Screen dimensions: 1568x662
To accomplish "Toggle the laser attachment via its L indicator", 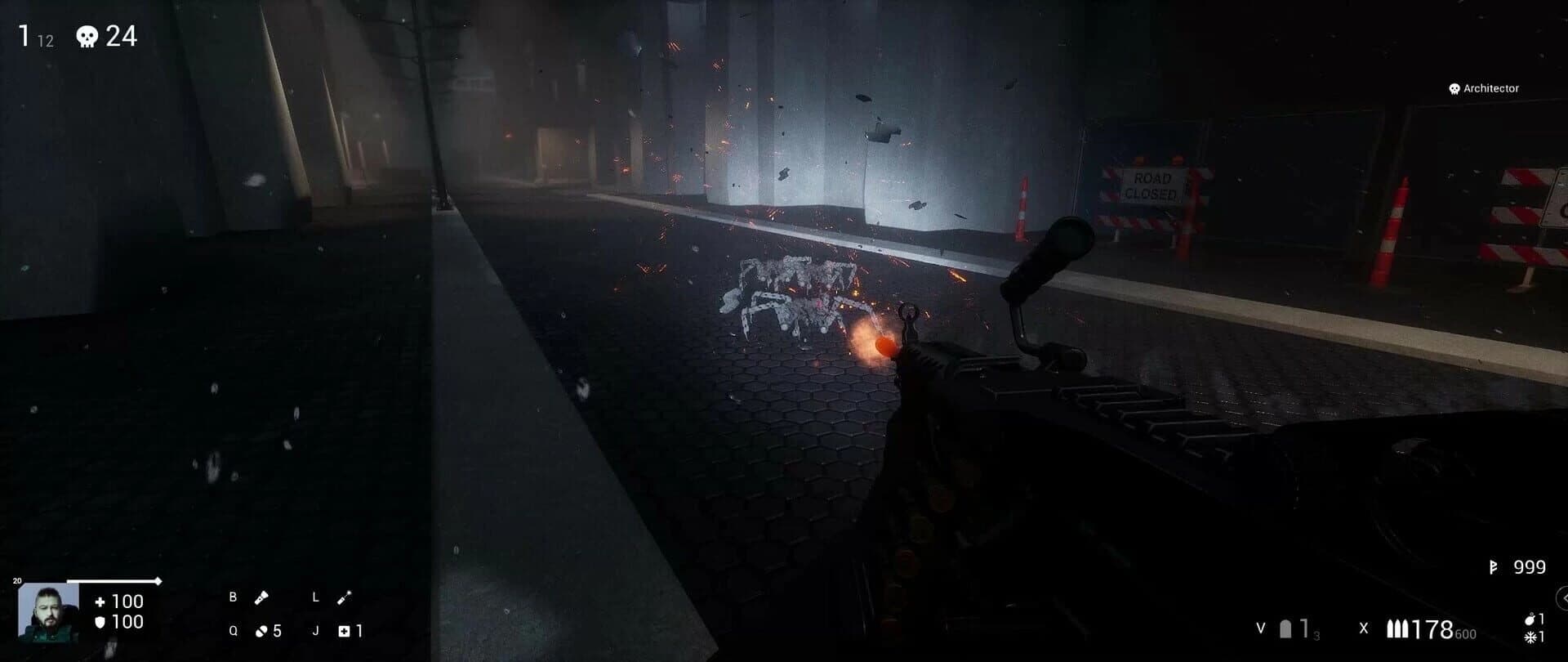I will pos(315,597).
